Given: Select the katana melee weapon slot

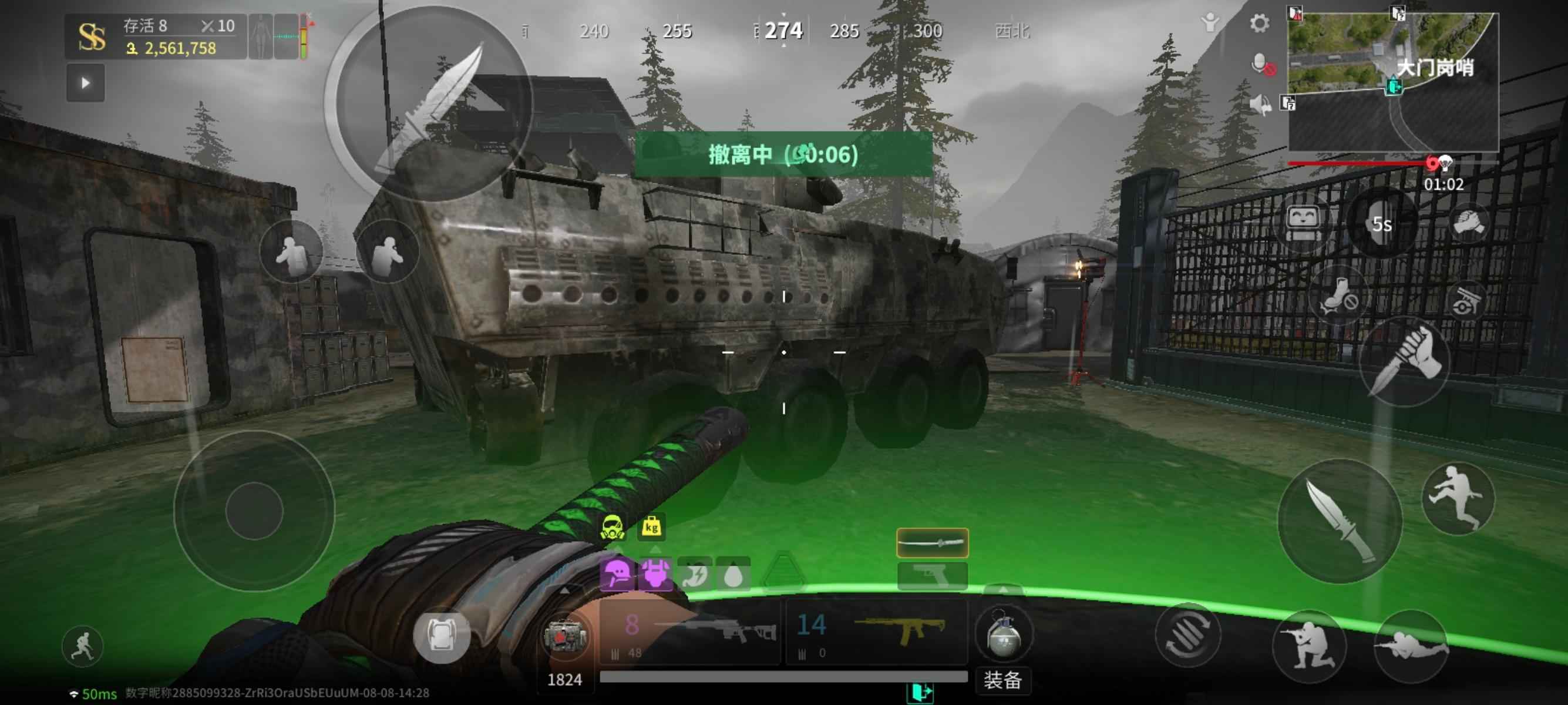Looking at the screenshot, I should point(932,542).
